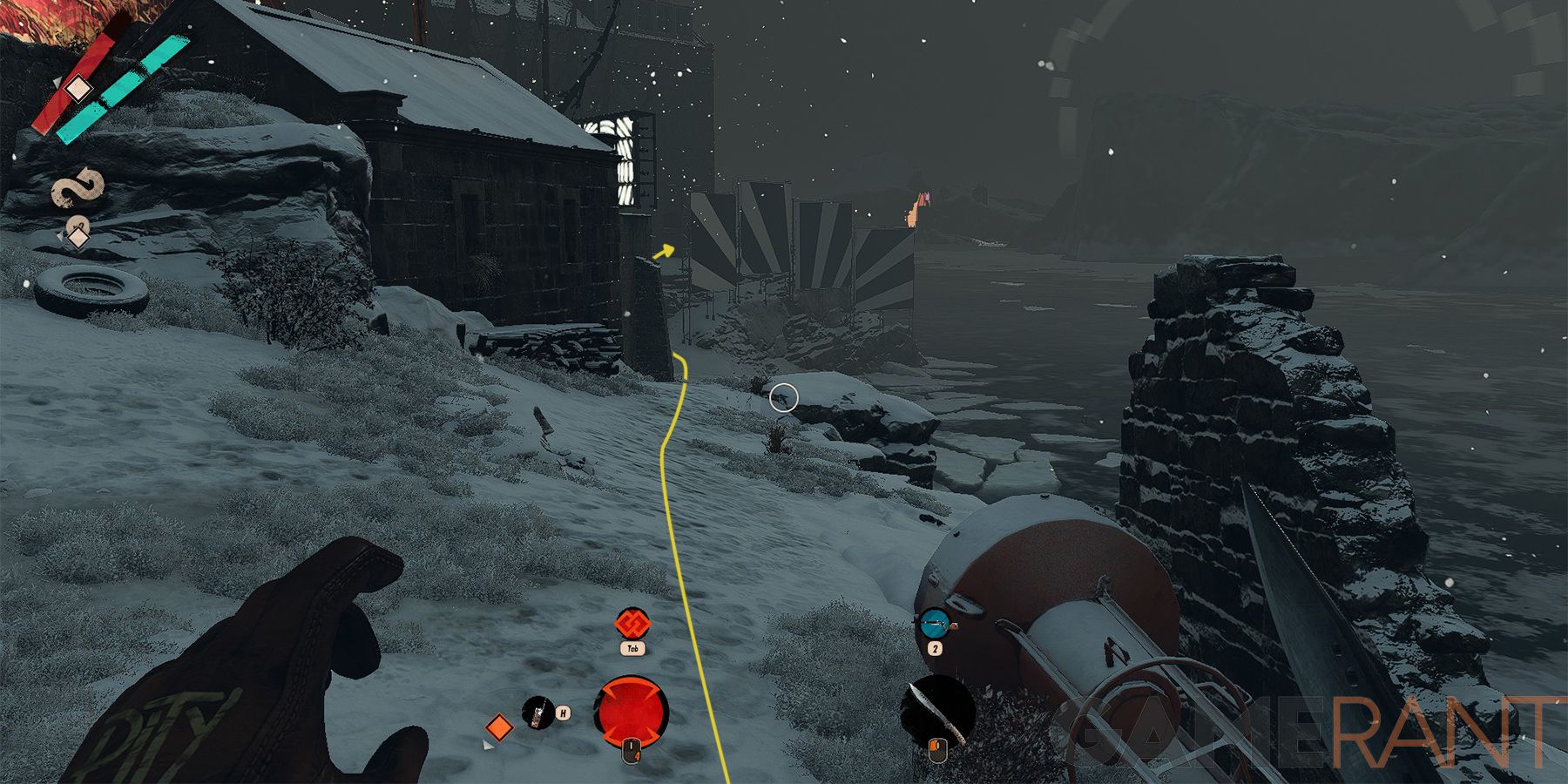The height and width of the screenshot is (784, 1568).
Task: Toggle the orange diamond quest marker near the ability icons
Action: click(x=500, y=726)
